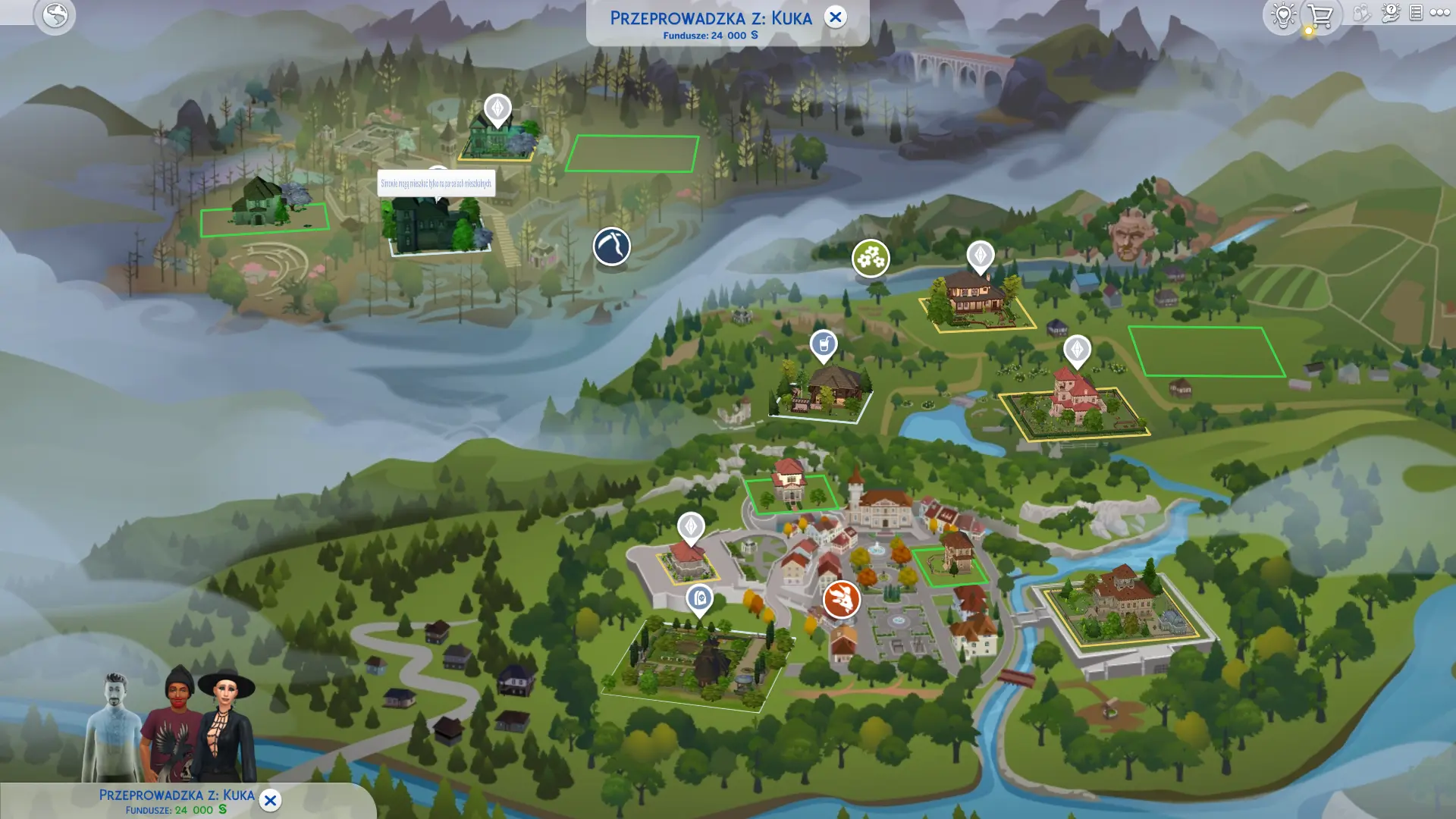Image resolution: width=1456 pixels, height=819 pixels.
Task: Open the shopping cart store
Action: click(x=1320, y=15)
